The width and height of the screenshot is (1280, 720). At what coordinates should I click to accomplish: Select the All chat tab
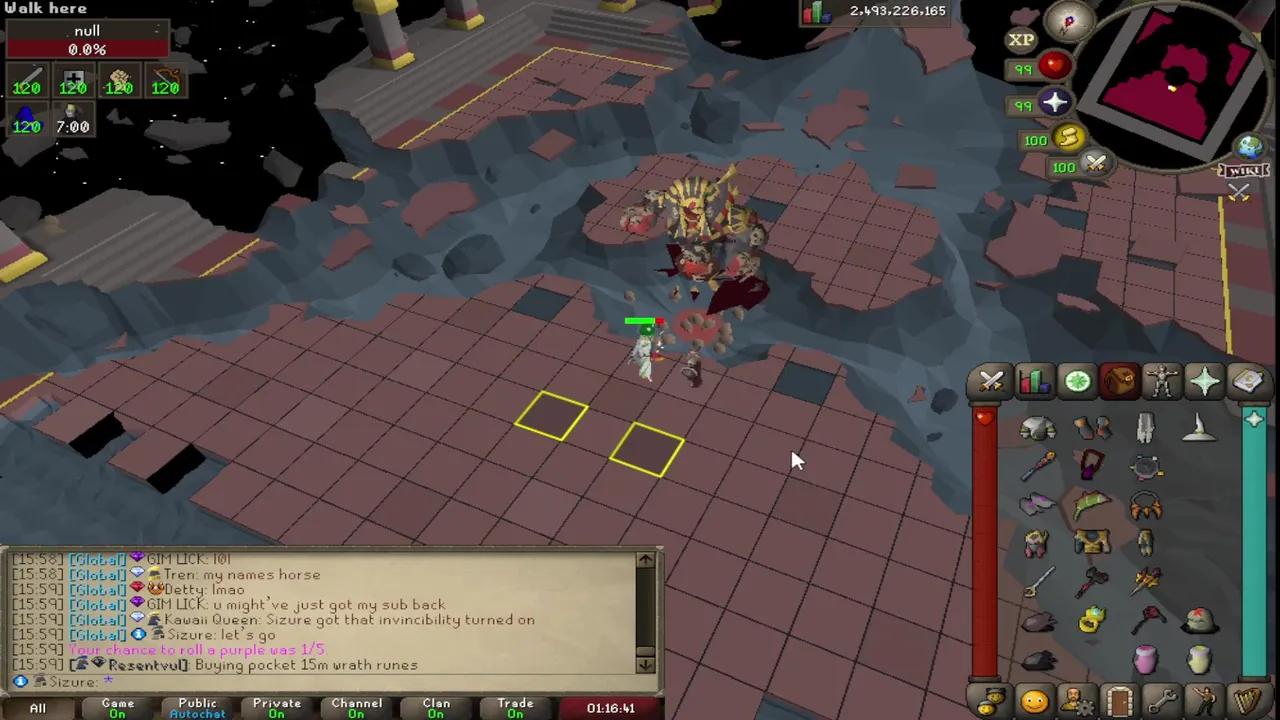37,707
